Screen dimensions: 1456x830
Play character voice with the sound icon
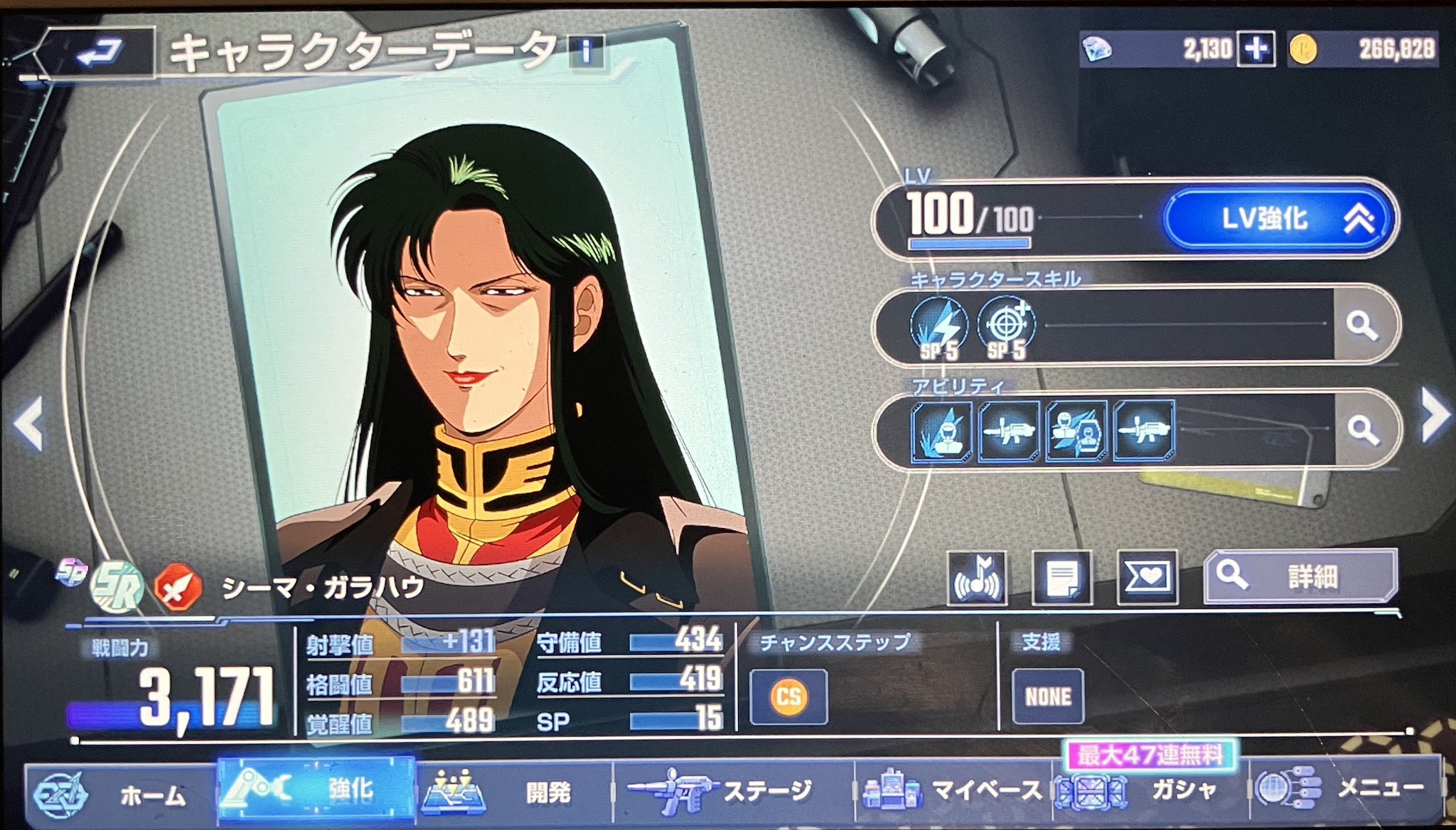pos(977,578)
